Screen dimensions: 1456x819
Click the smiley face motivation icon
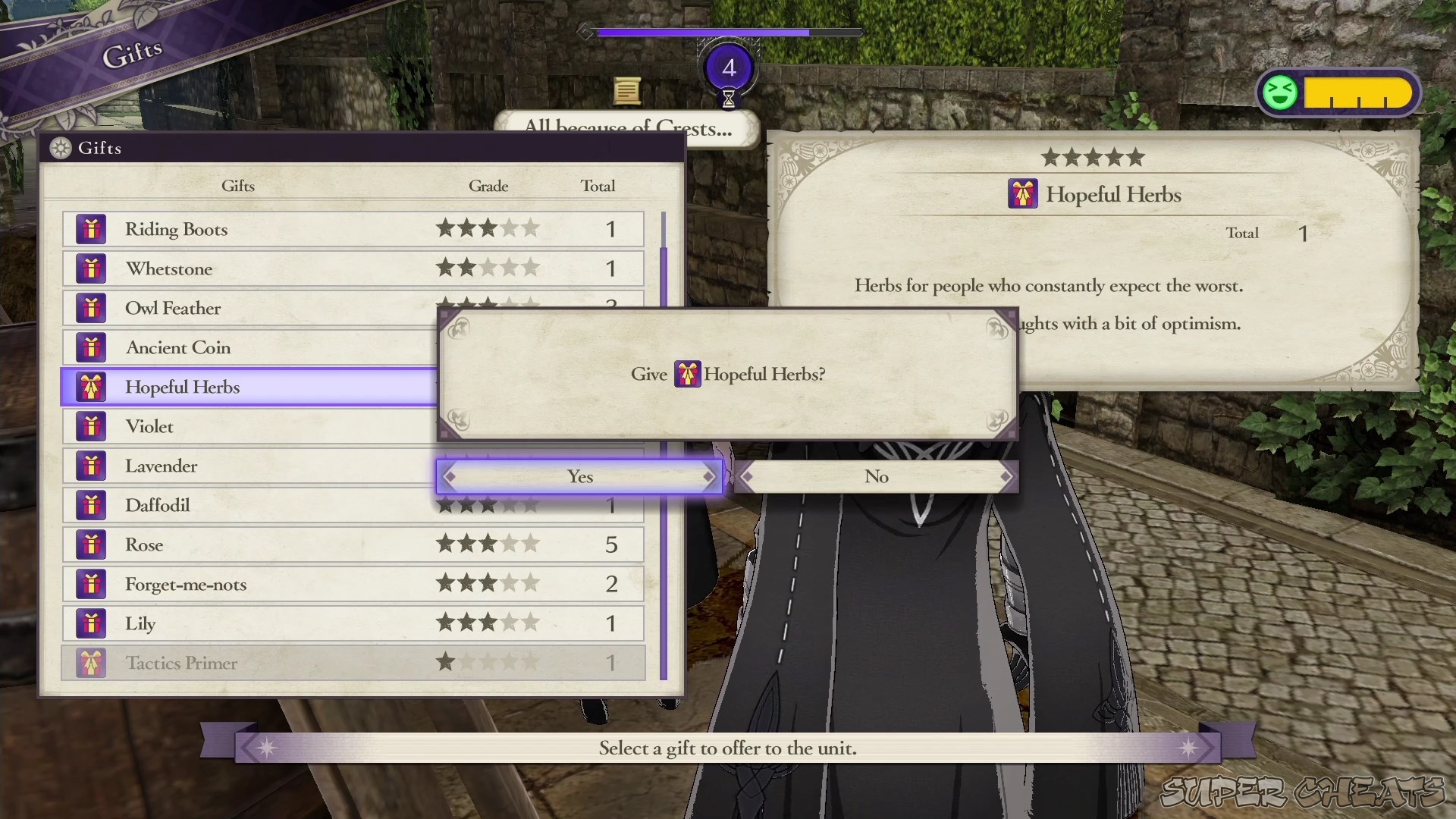tap(1279, 93)
